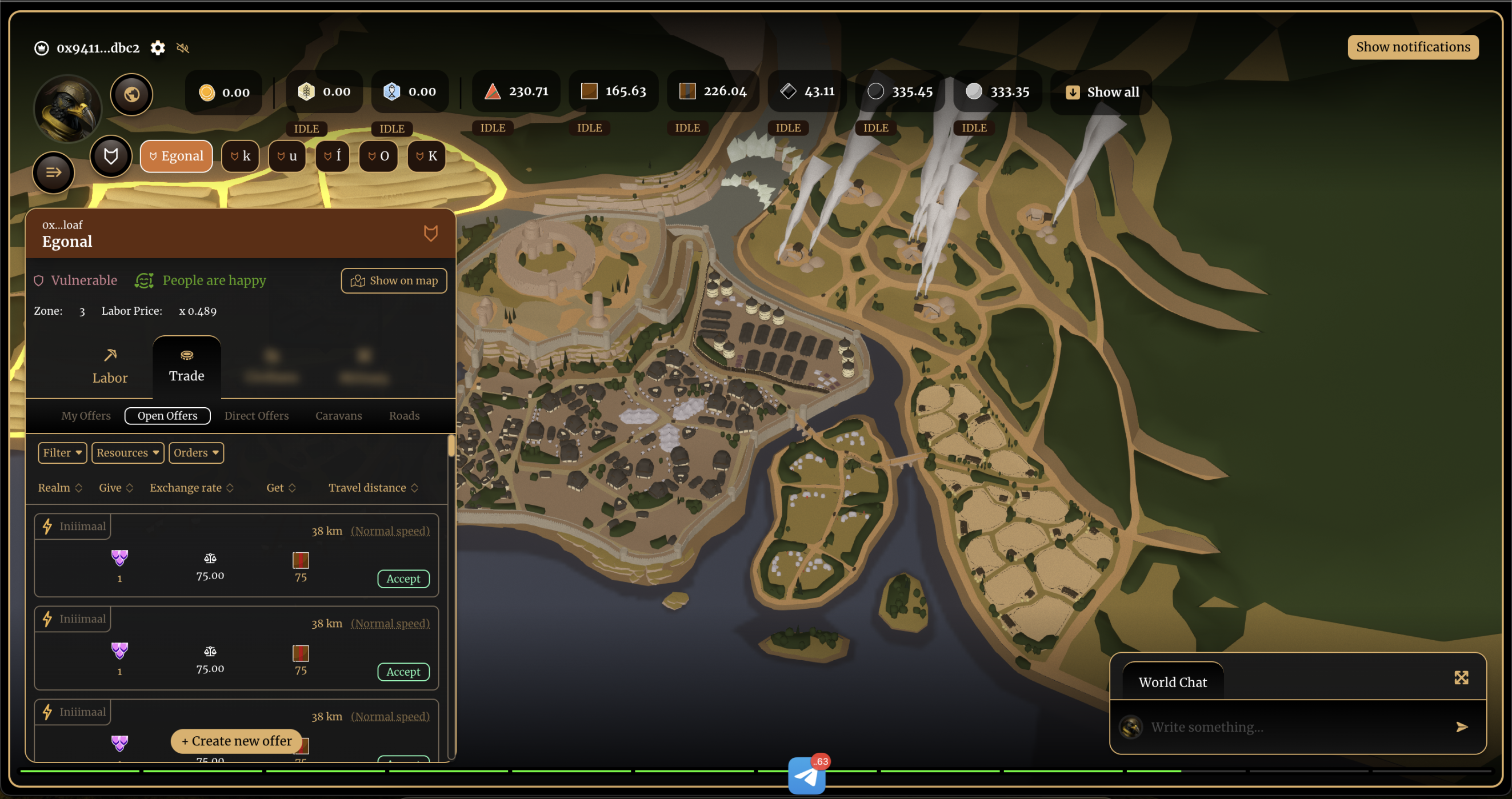Switch to the Labor tab
This screenshot has width=1512, height=799.
coord(110,366)
